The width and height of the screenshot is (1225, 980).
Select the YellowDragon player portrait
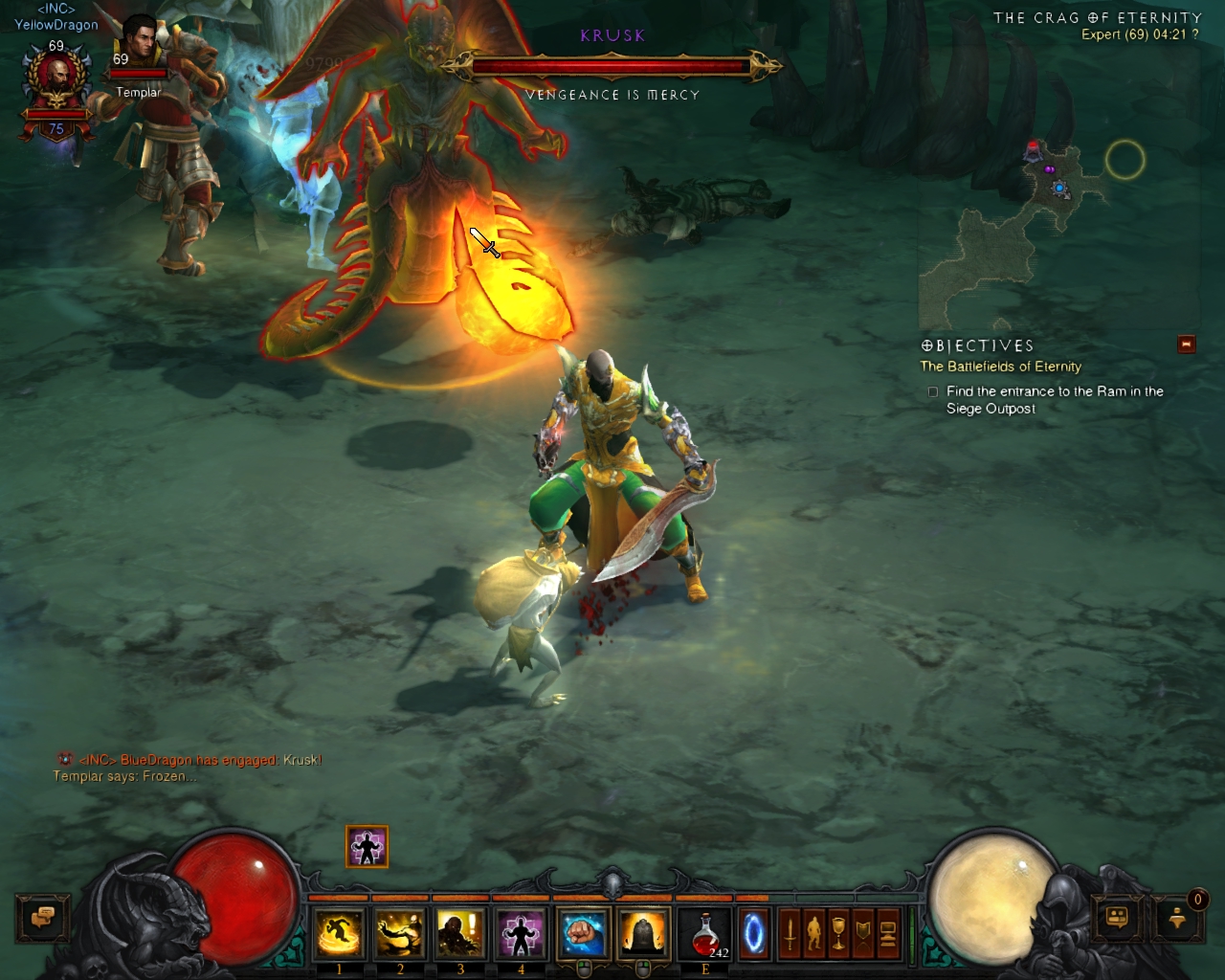click(x=56, y=81)
